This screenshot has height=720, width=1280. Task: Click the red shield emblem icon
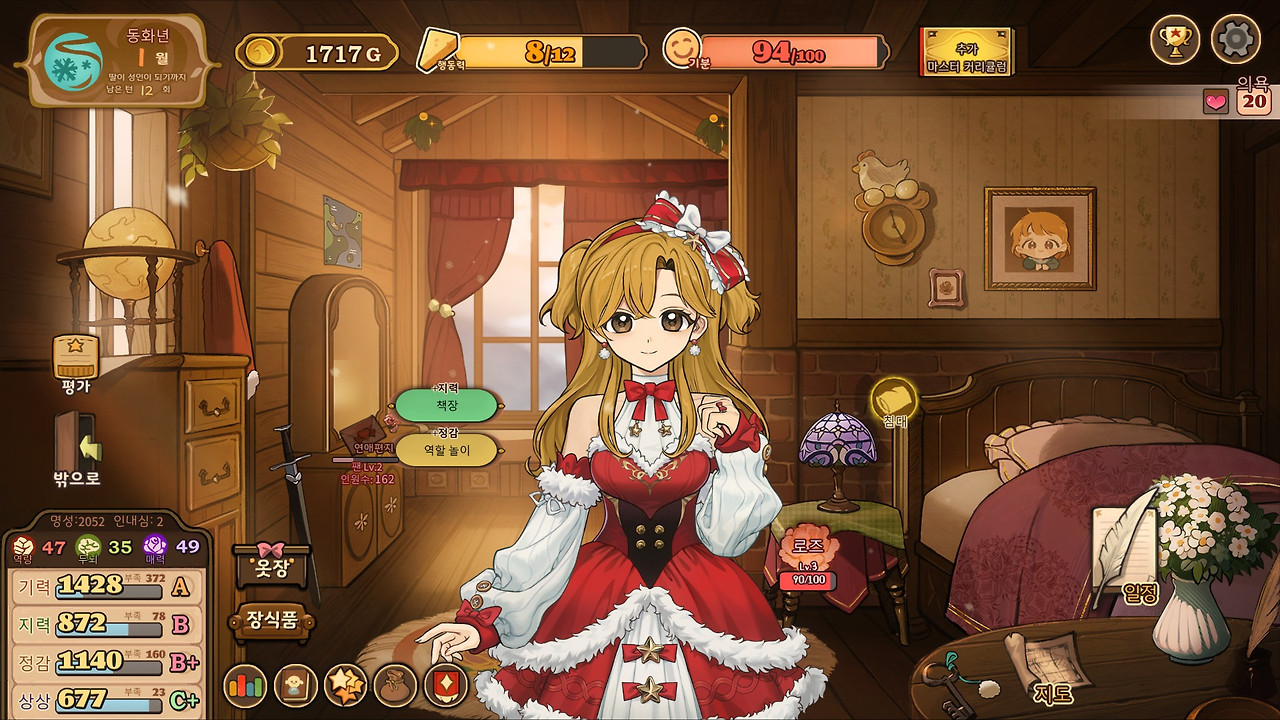click(x=445, y=686)
